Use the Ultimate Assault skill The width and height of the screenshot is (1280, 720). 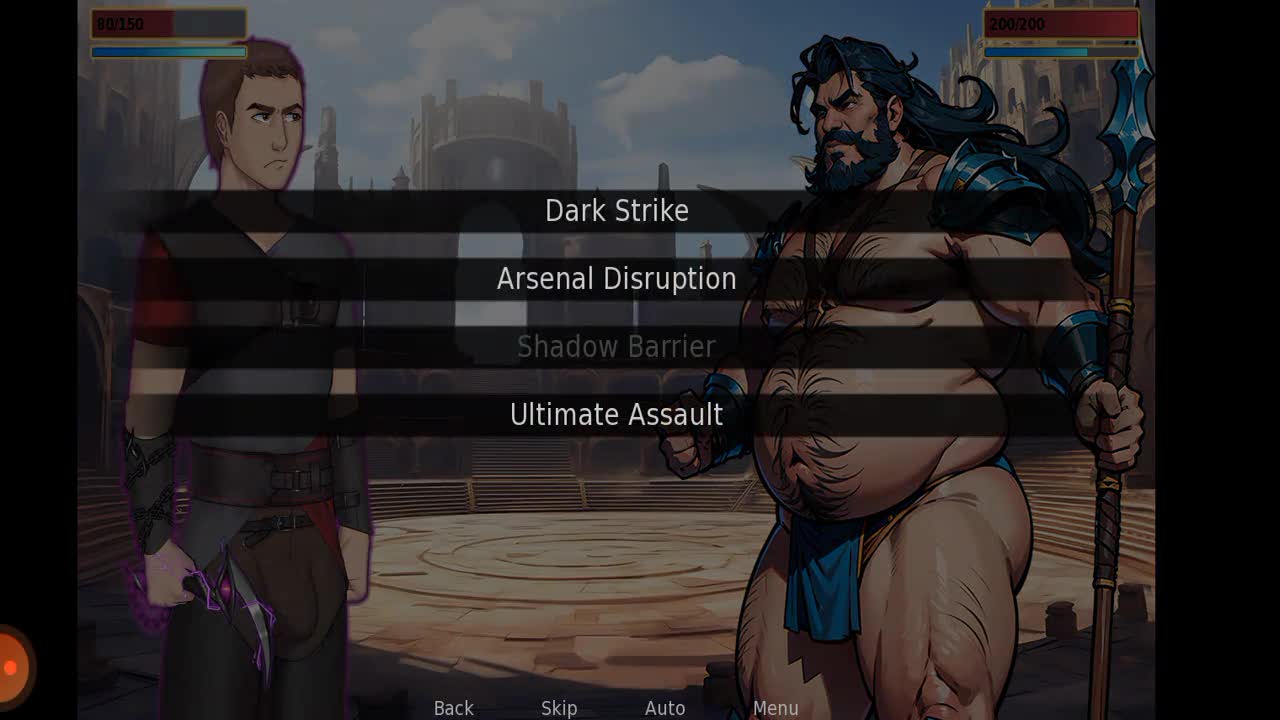tap(616, 415)
